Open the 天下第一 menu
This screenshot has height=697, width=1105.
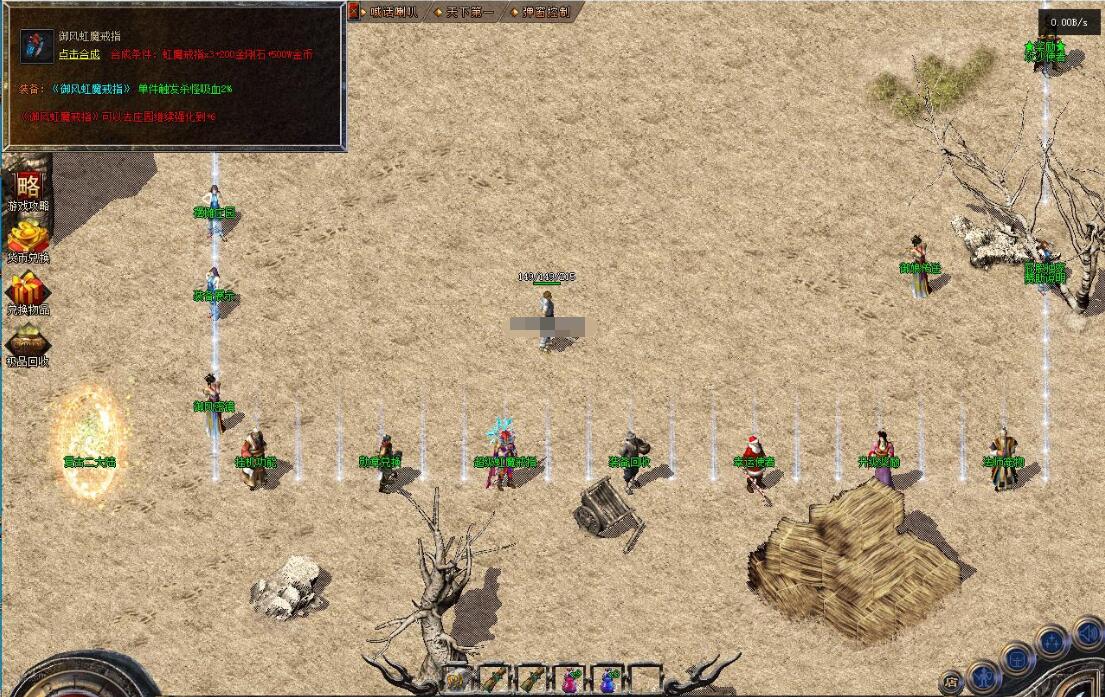[467, 12]
